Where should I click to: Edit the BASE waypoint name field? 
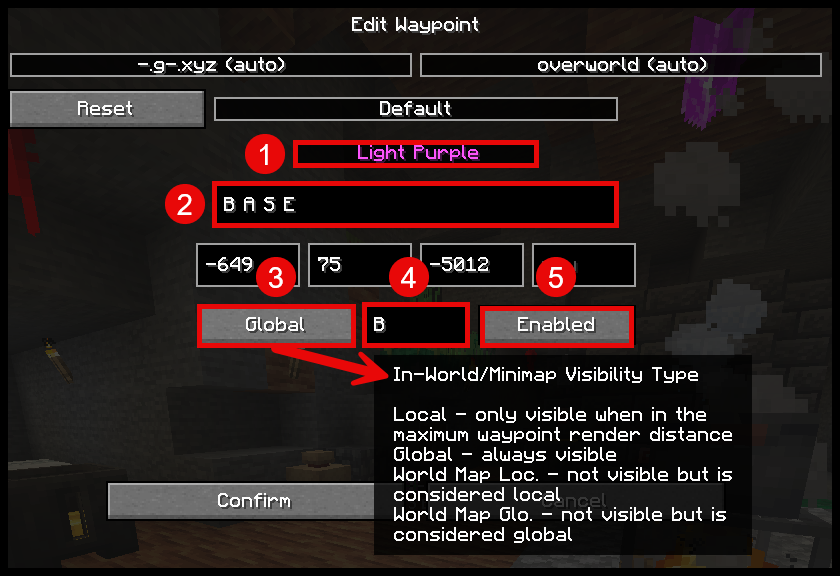[x=414, y=205]
